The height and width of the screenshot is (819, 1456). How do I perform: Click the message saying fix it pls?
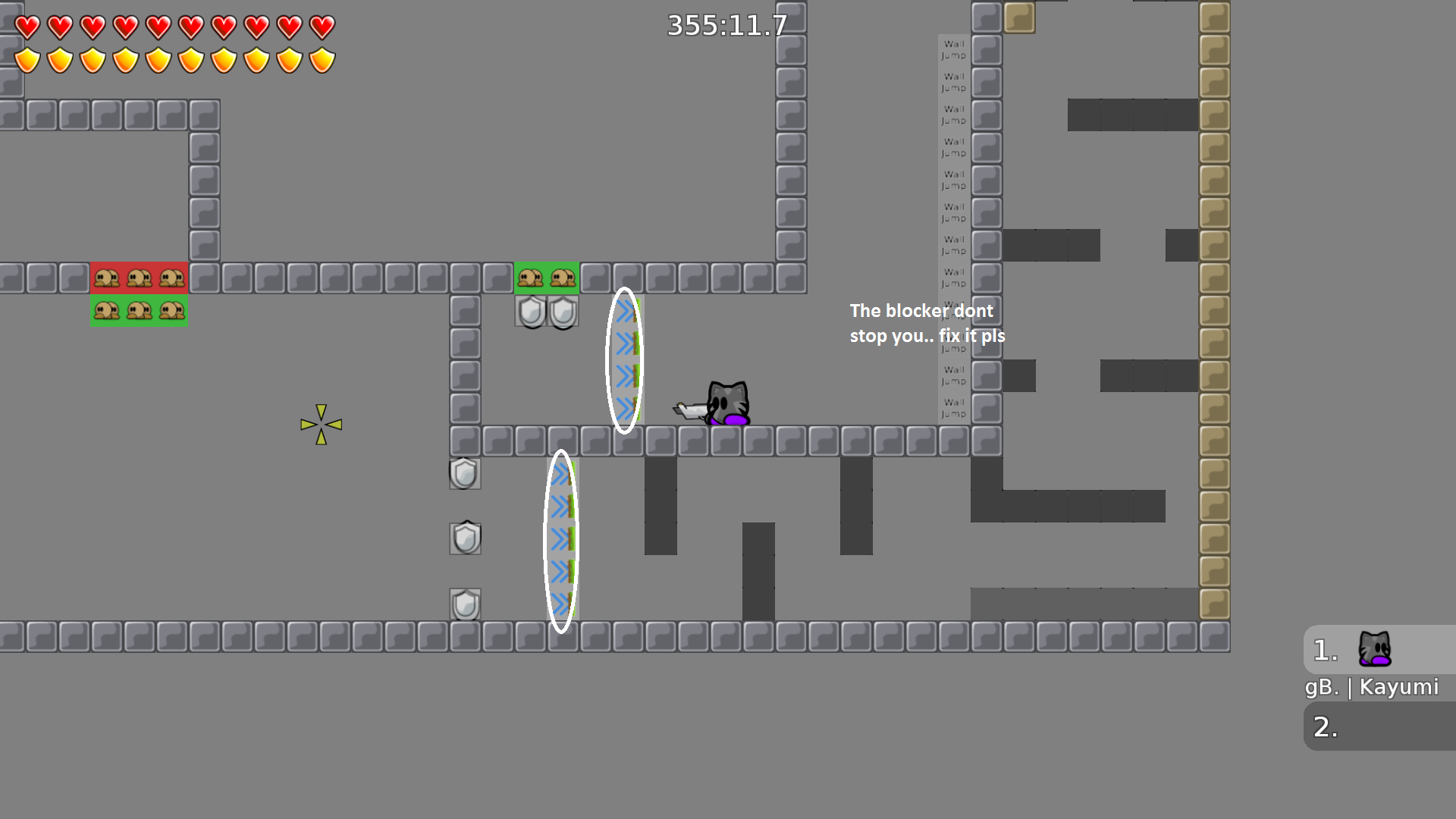[x=927, y=322]
